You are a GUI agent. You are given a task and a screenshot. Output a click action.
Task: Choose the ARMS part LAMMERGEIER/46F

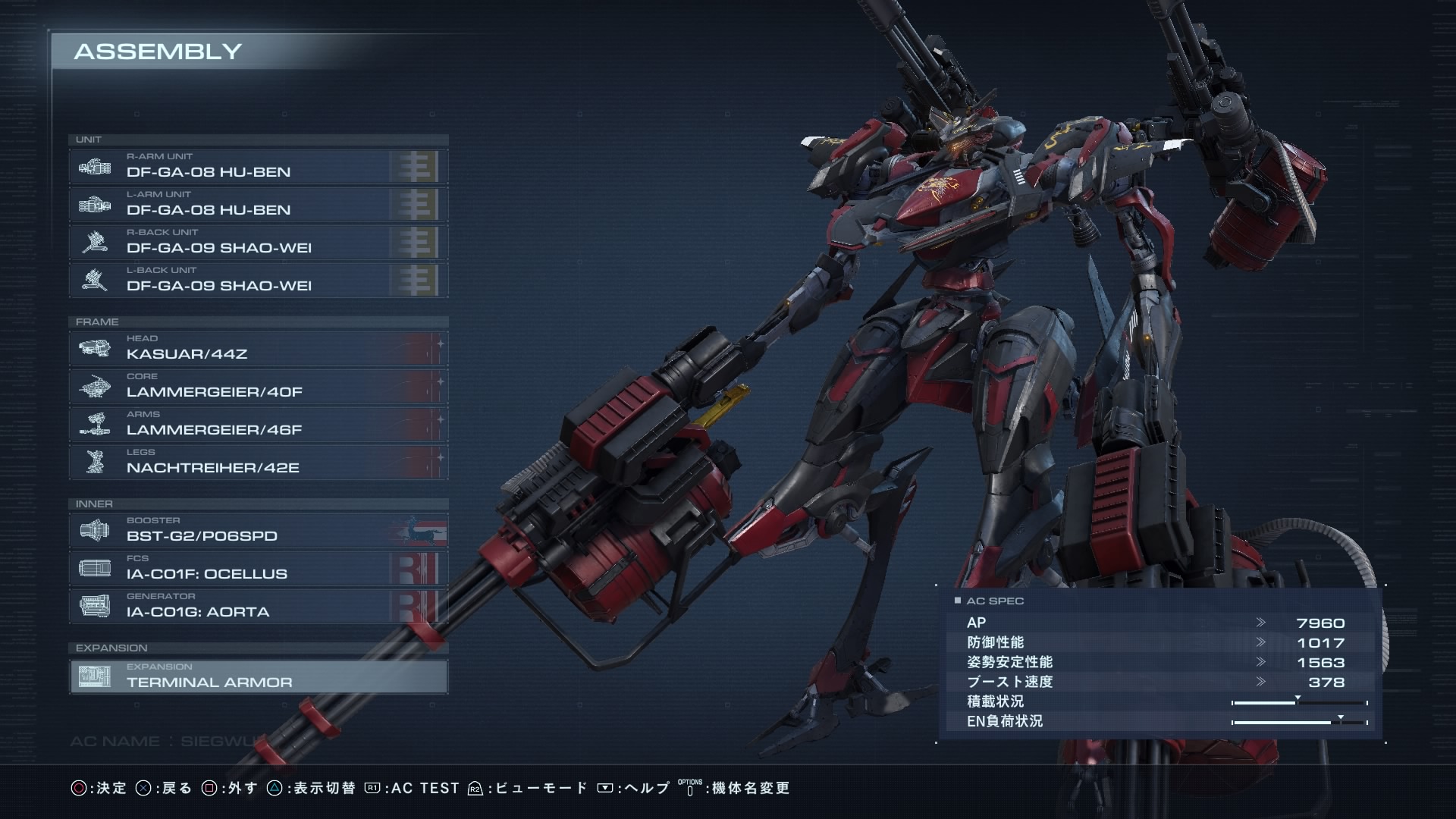pos(258,424)
